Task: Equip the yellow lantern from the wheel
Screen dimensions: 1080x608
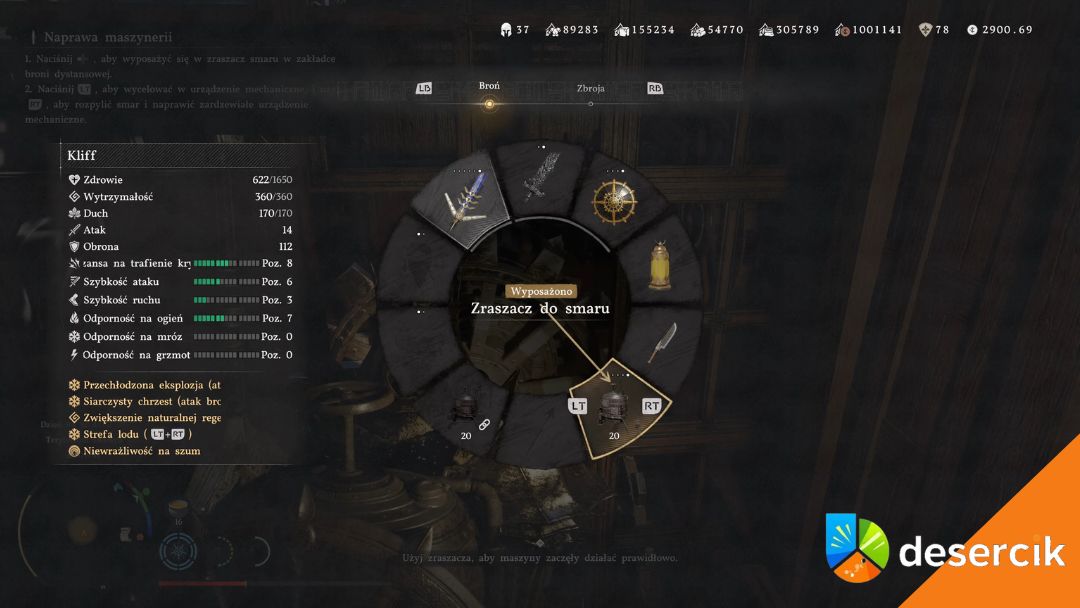Action: pos(658,265)
